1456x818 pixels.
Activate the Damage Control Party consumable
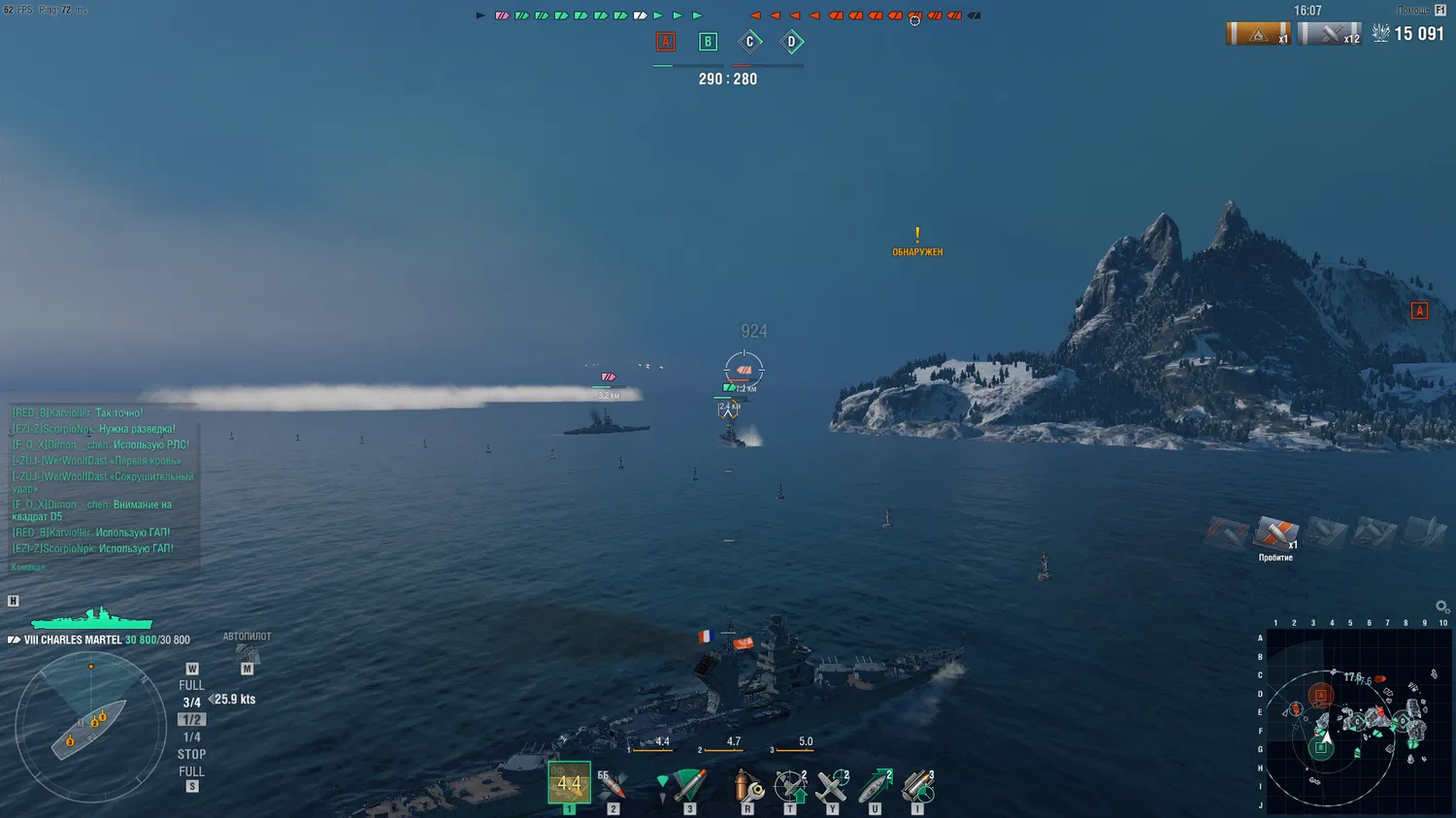pyautogui.click(x=747, y=785)
